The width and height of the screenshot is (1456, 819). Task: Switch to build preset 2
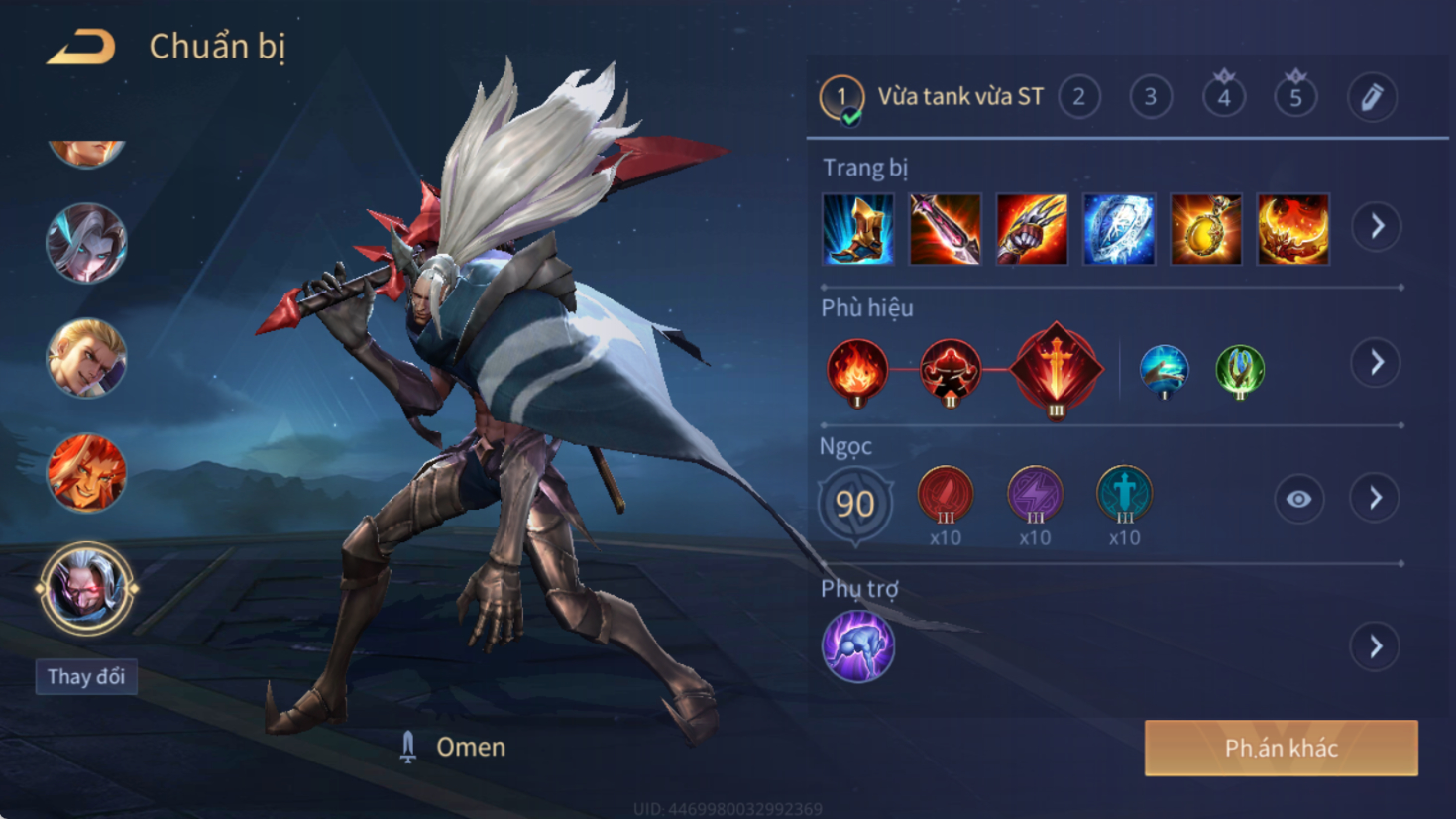pyautogui.click(x=1078, y=97)
